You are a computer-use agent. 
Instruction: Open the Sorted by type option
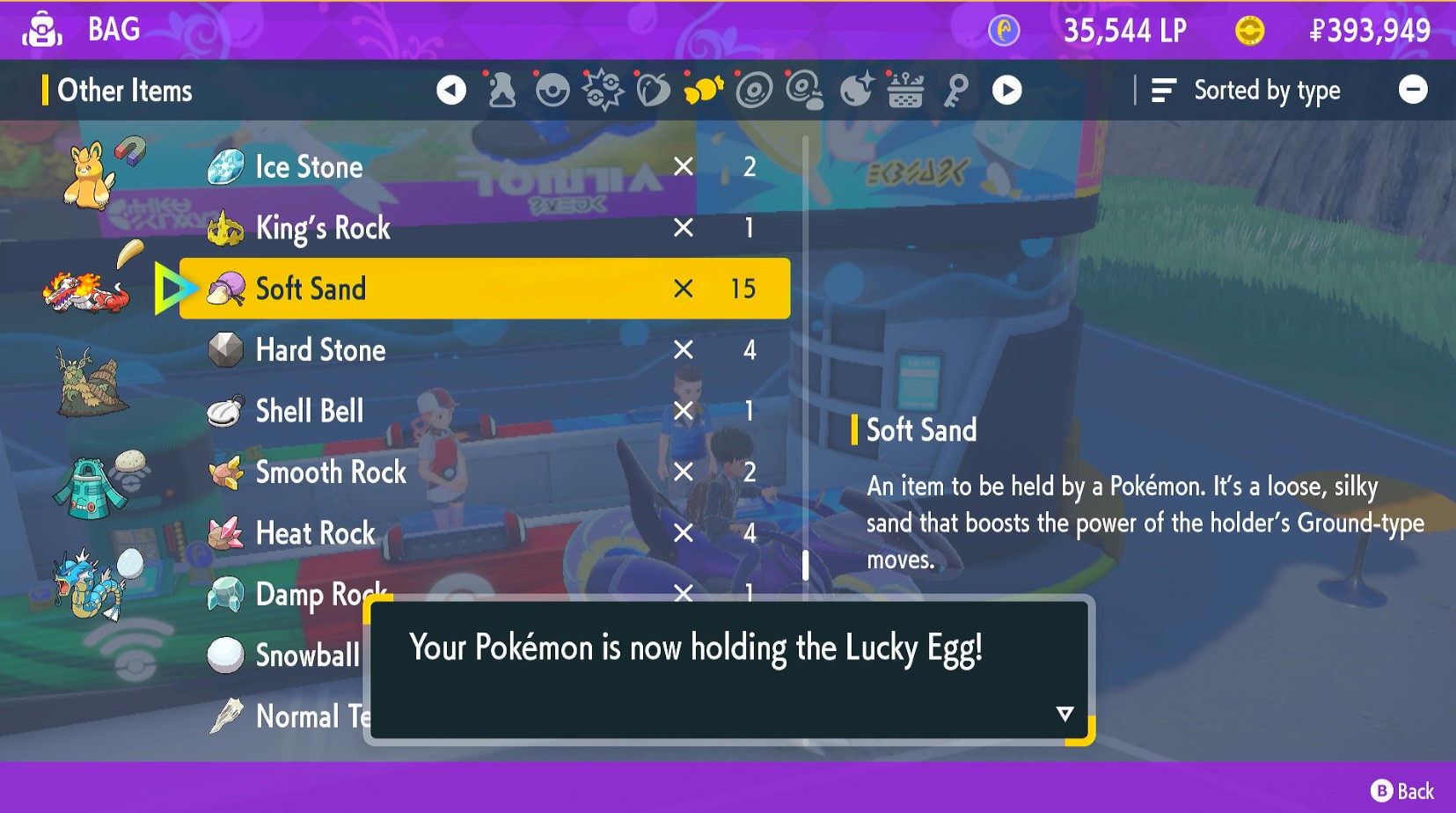click(1265, 89)
